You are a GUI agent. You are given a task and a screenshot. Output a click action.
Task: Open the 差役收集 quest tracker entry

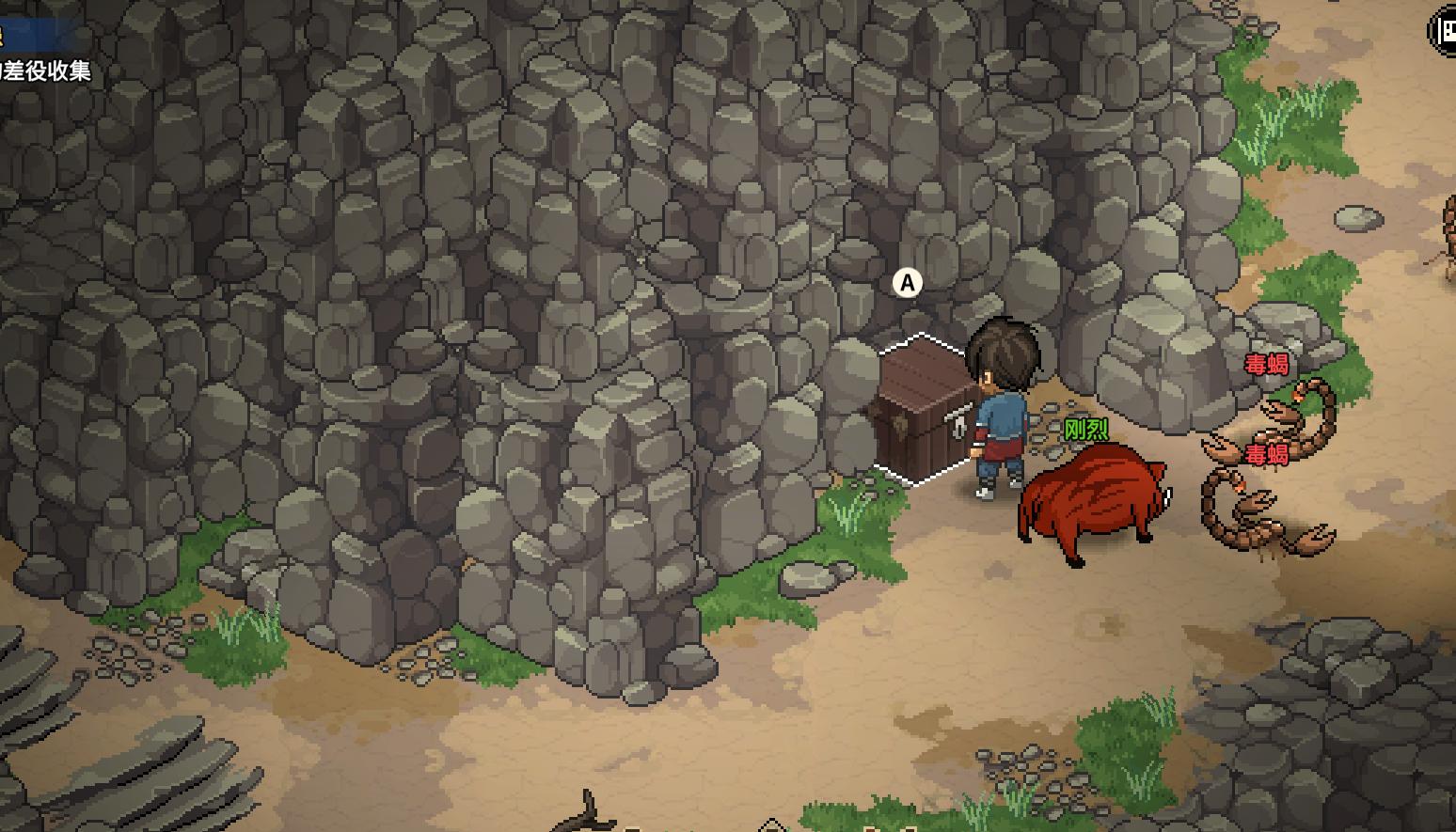pos(47,71)
